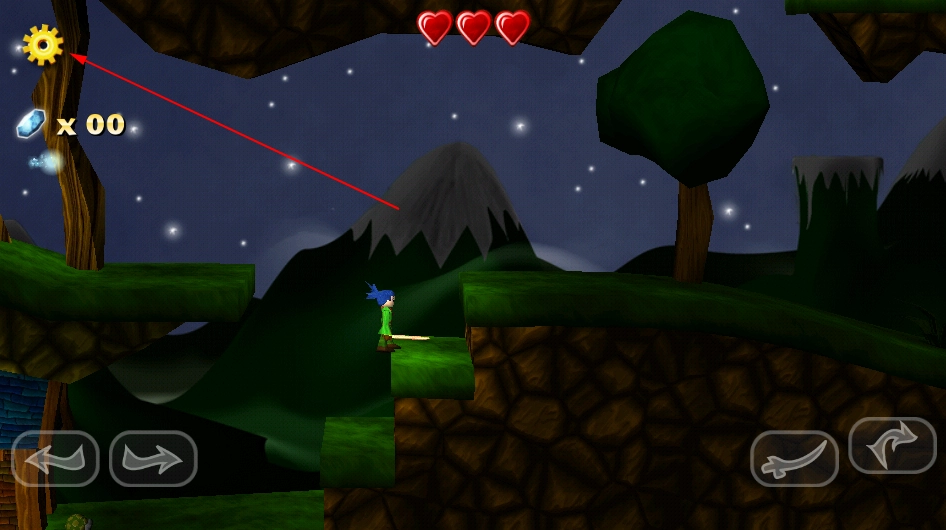Tap the move left arrow button
946x530 pixels.
point(55,459)
